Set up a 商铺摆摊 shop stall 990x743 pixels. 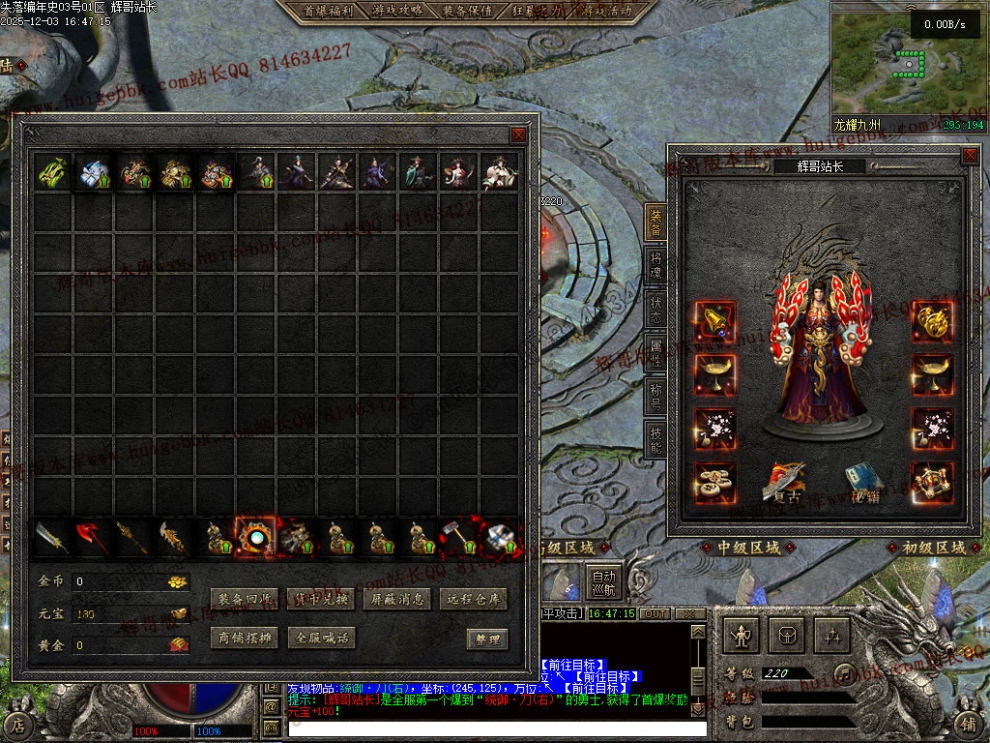coord(244,637)
